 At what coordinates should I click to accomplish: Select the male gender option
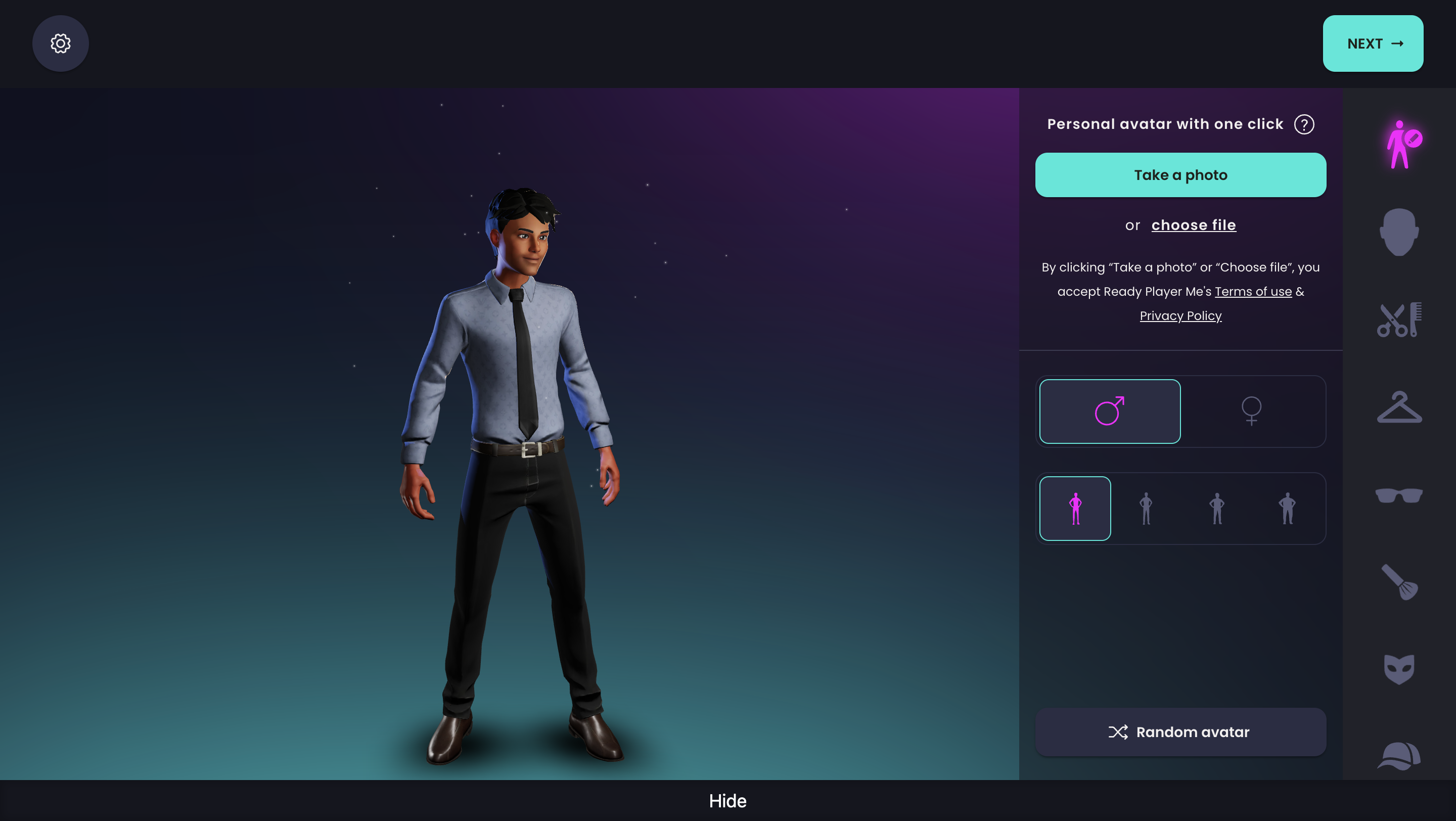(1110, 412)
